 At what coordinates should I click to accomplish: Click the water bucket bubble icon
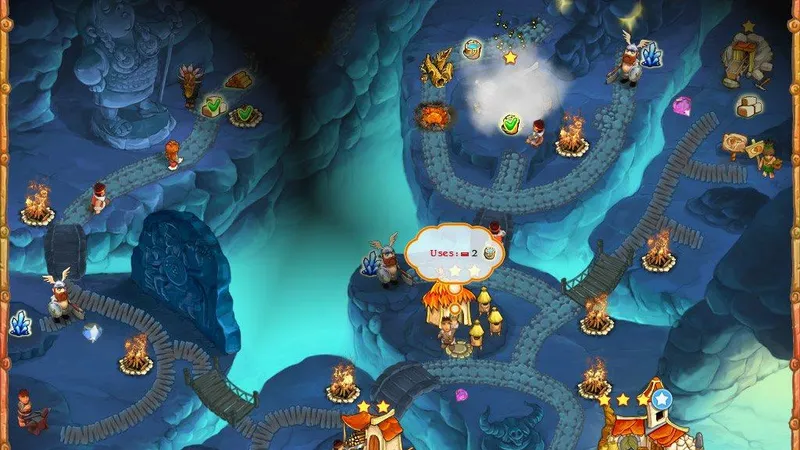473,50
